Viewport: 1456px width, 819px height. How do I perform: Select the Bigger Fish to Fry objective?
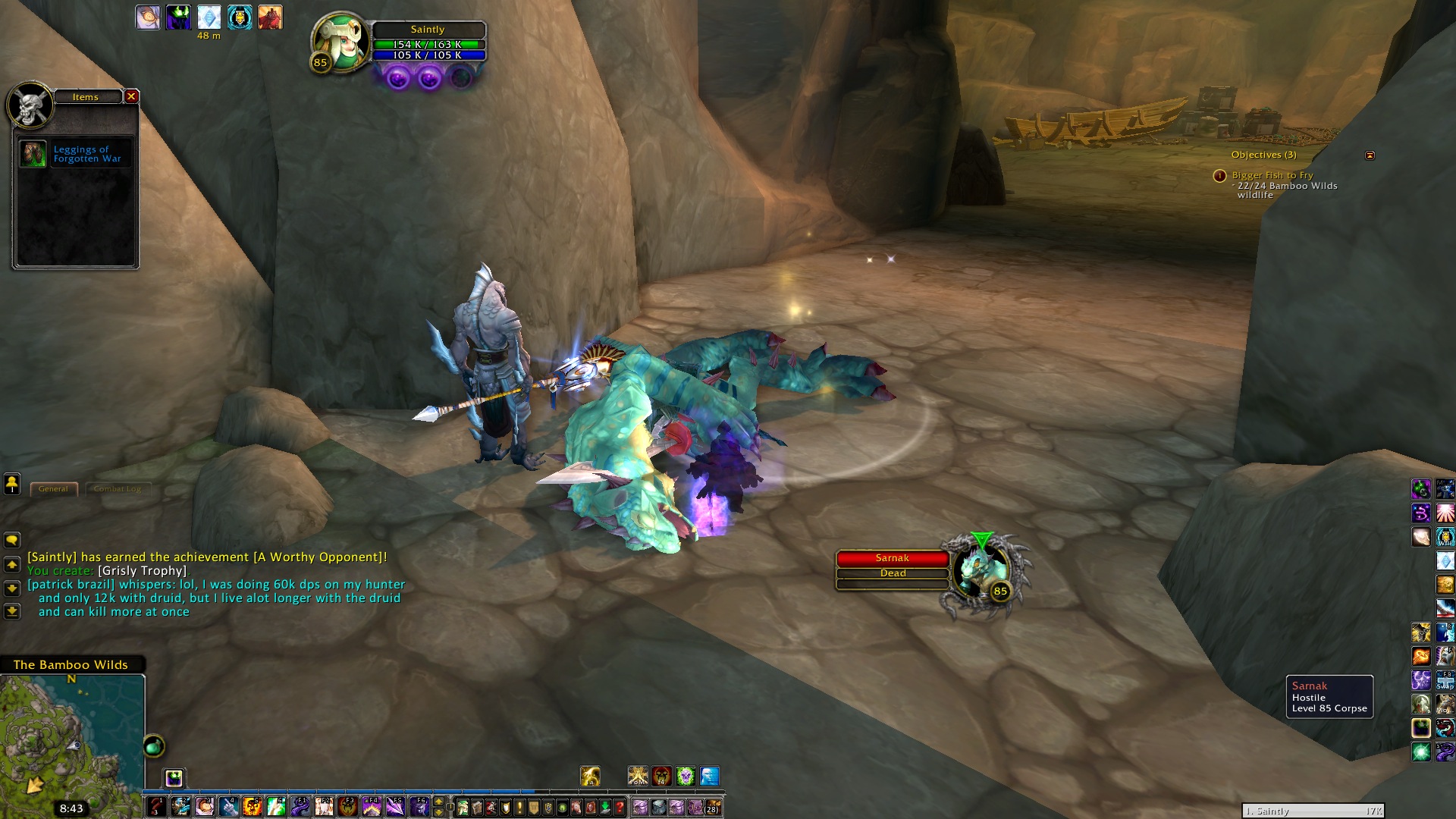[x=1272, y=175]
